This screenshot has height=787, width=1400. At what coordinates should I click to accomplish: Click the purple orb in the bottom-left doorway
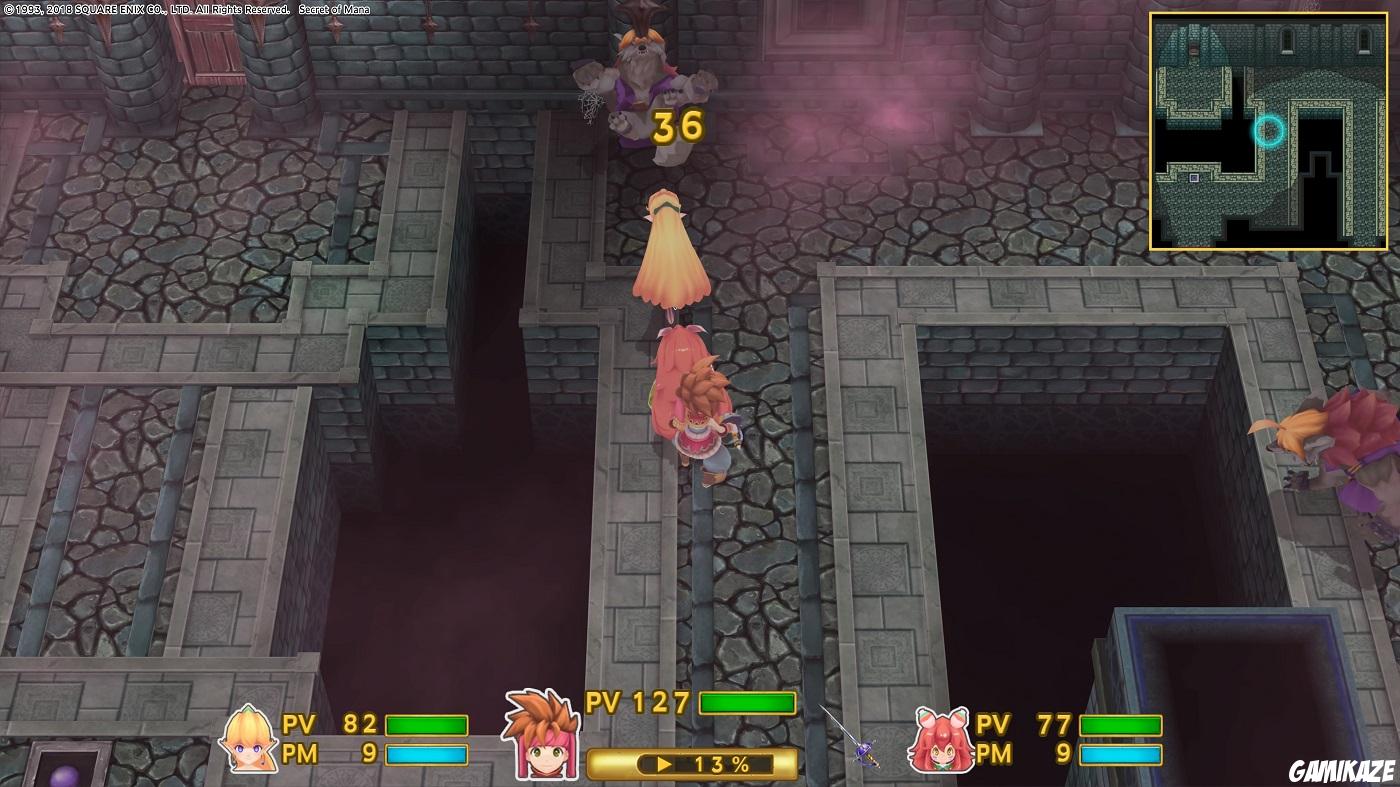(64, 777)
